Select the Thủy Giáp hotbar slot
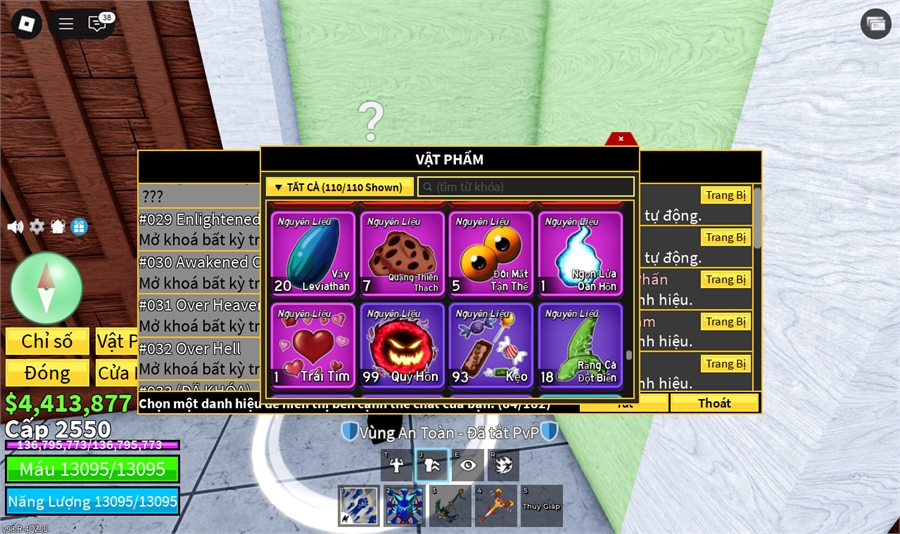900x534 pixels. click(x=541, y=506)
